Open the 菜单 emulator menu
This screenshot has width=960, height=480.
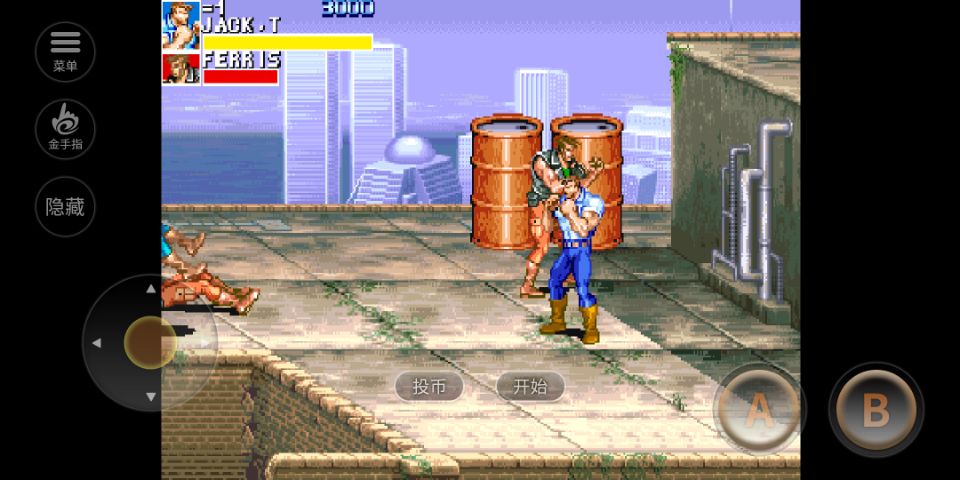tap(65, 51)
